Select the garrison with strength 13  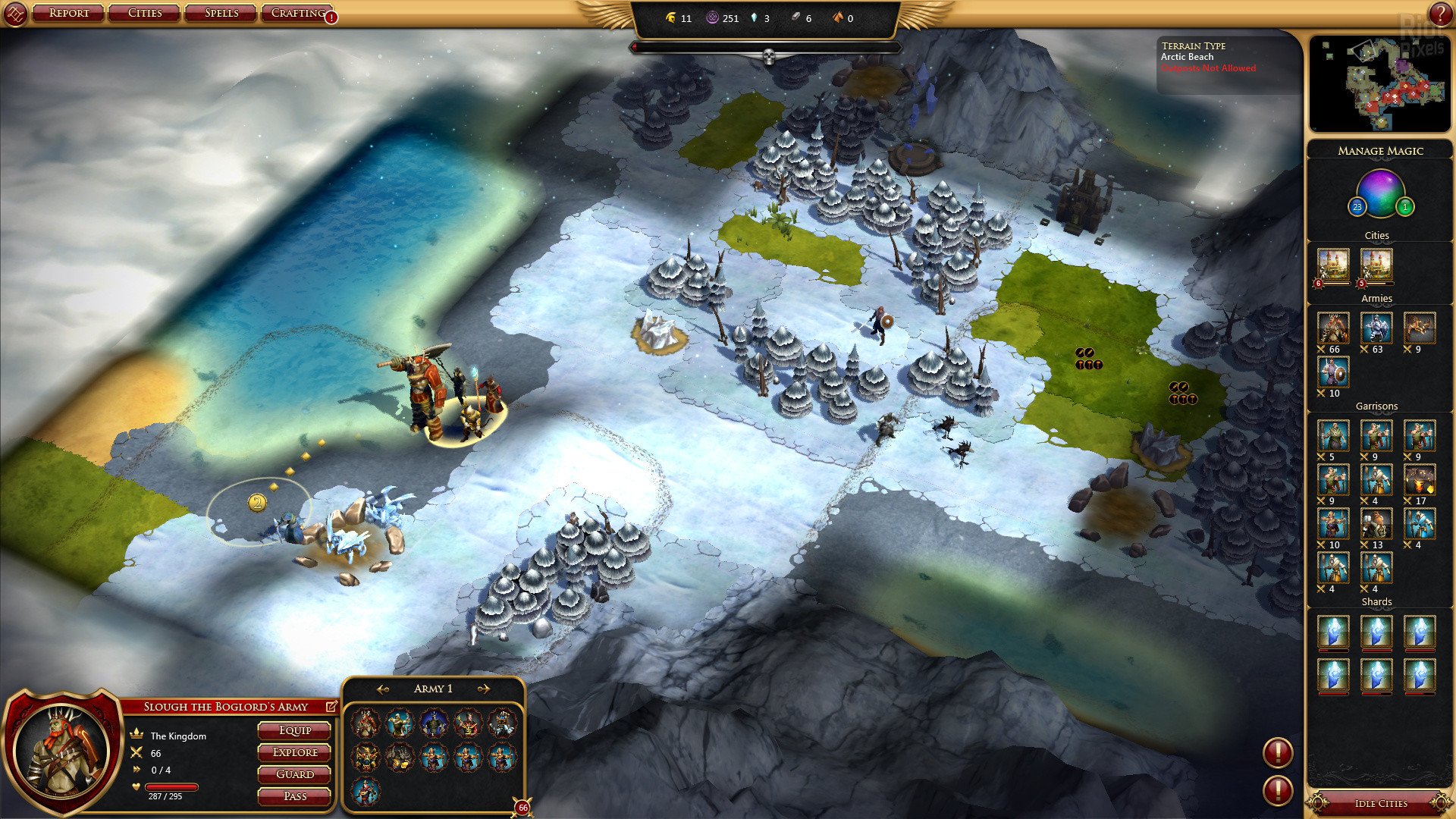click(x=1376, y=524)
